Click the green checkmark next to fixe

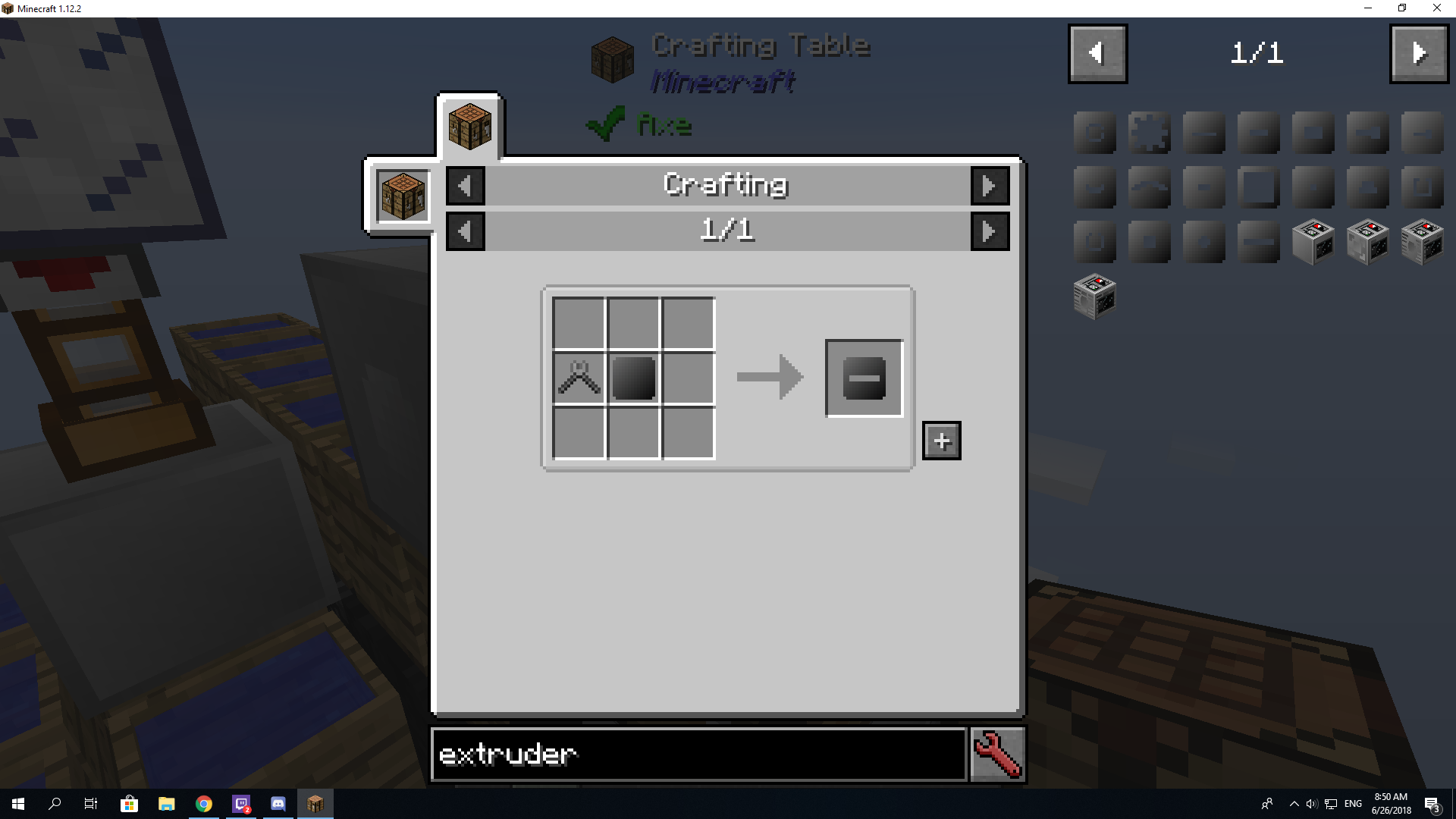(604, 124)
